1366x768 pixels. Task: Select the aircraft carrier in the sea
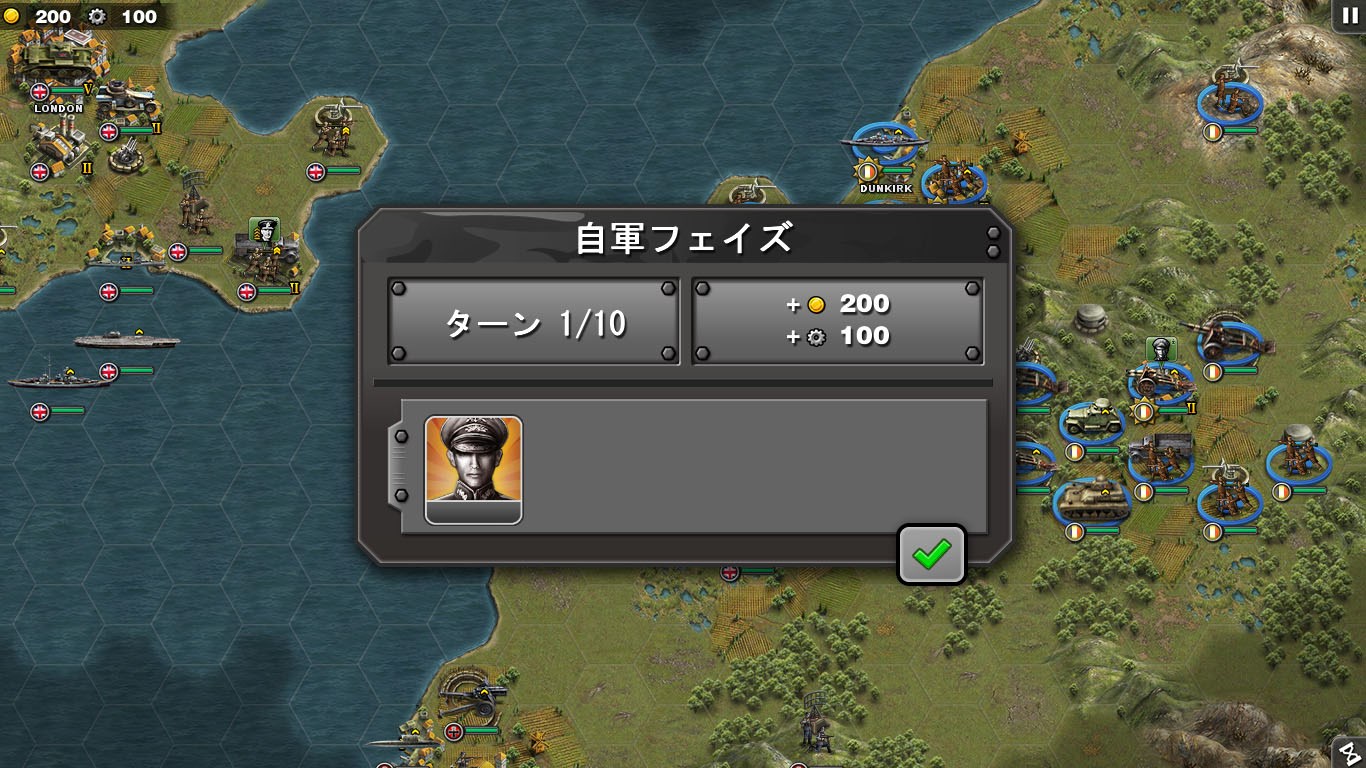tap(125, 338)
